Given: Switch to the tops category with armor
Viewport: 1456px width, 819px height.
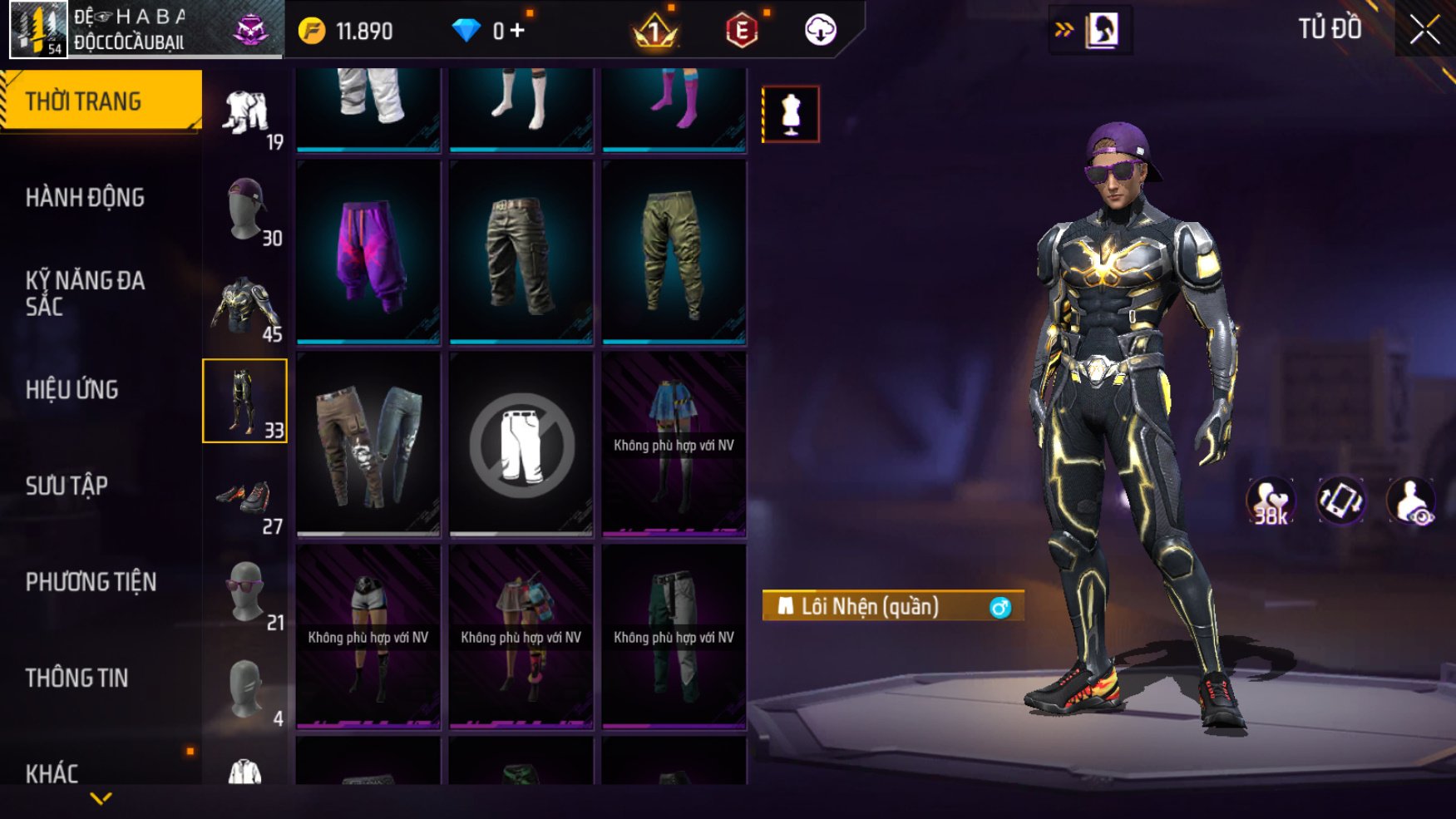Looking at the screenshot, I should tap(245, 307).
